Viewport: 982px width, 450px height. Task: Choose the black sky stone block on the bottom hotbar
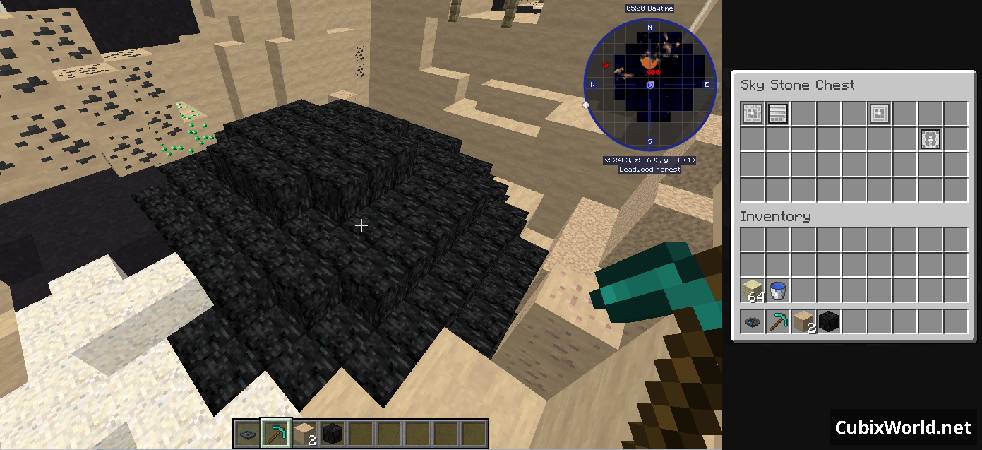point(329,433)
